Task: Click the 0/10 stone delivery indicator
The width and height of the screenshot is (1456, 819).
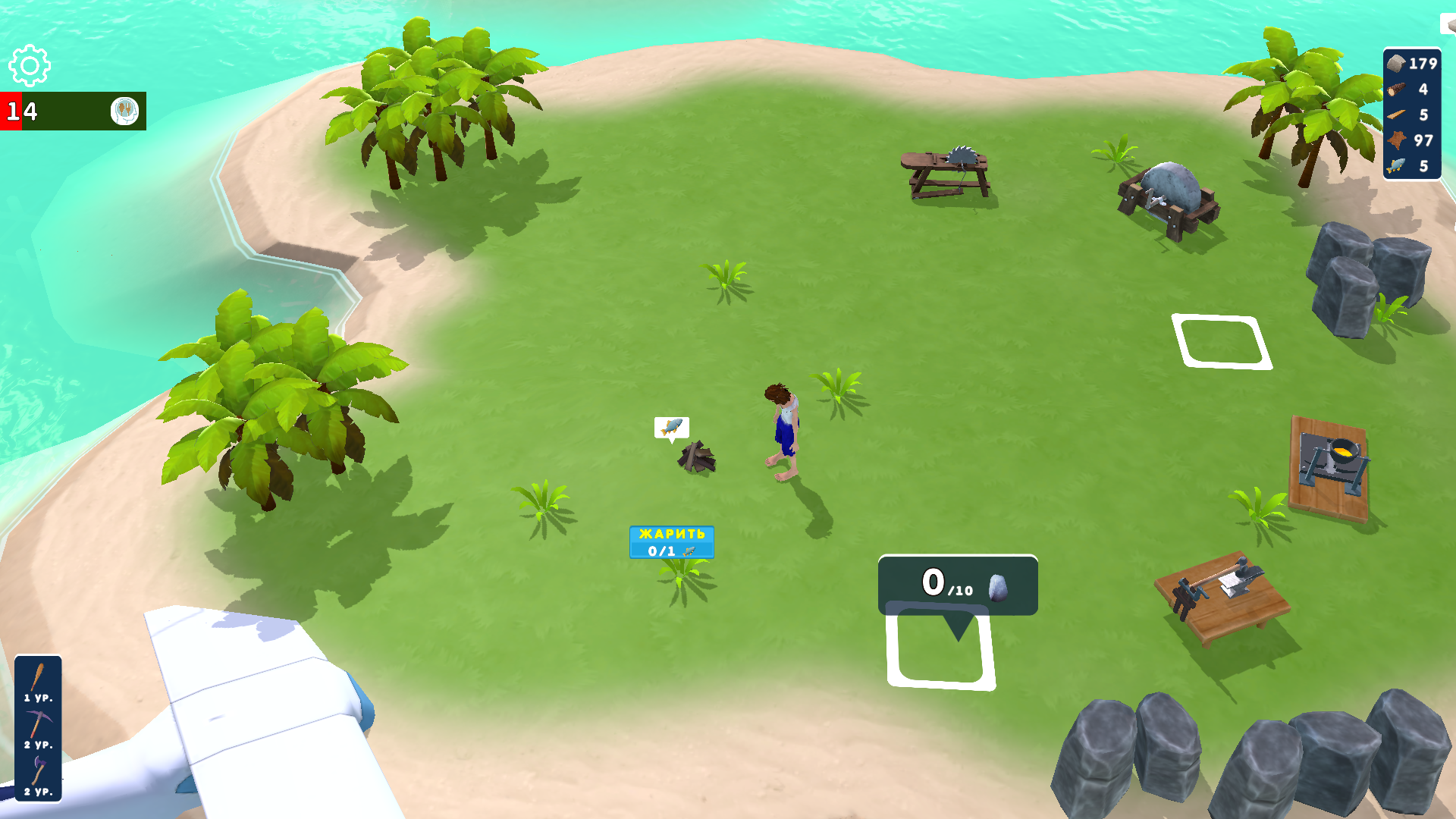Action: click(957, 584)
